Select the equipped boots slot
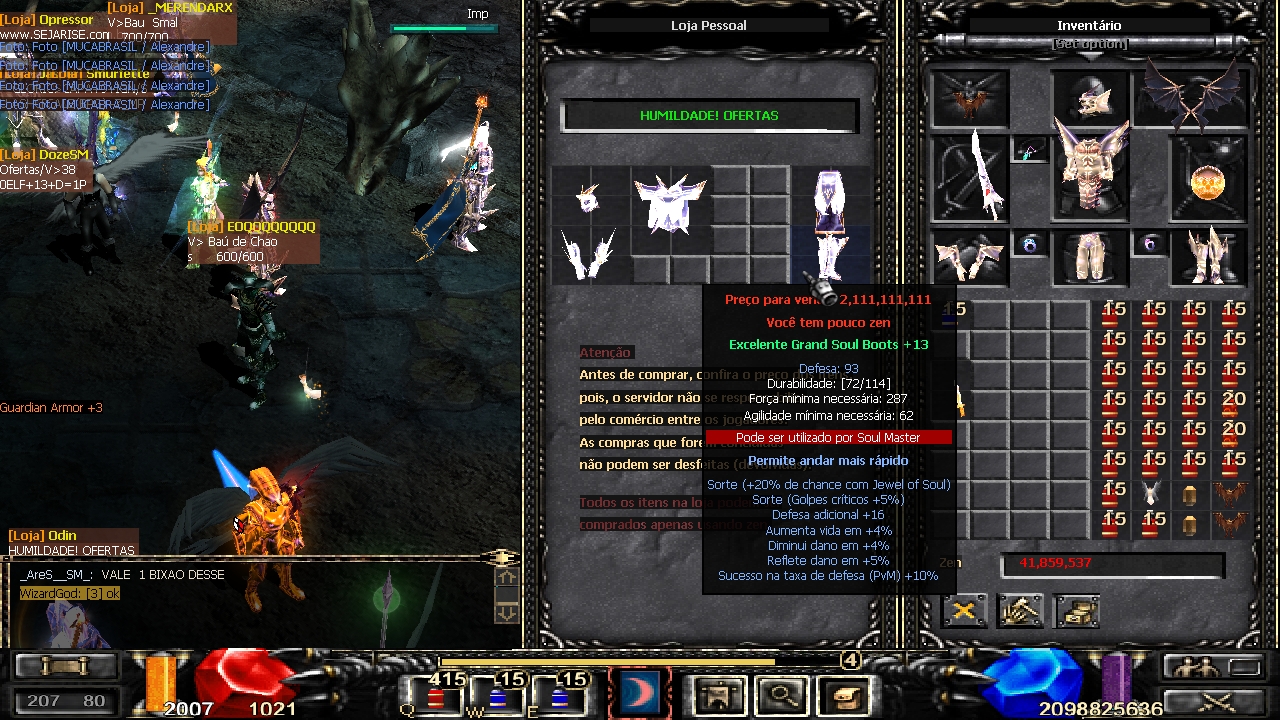Image resolution: width=1280 pixels, height=720 pixels. [1208, 257]
